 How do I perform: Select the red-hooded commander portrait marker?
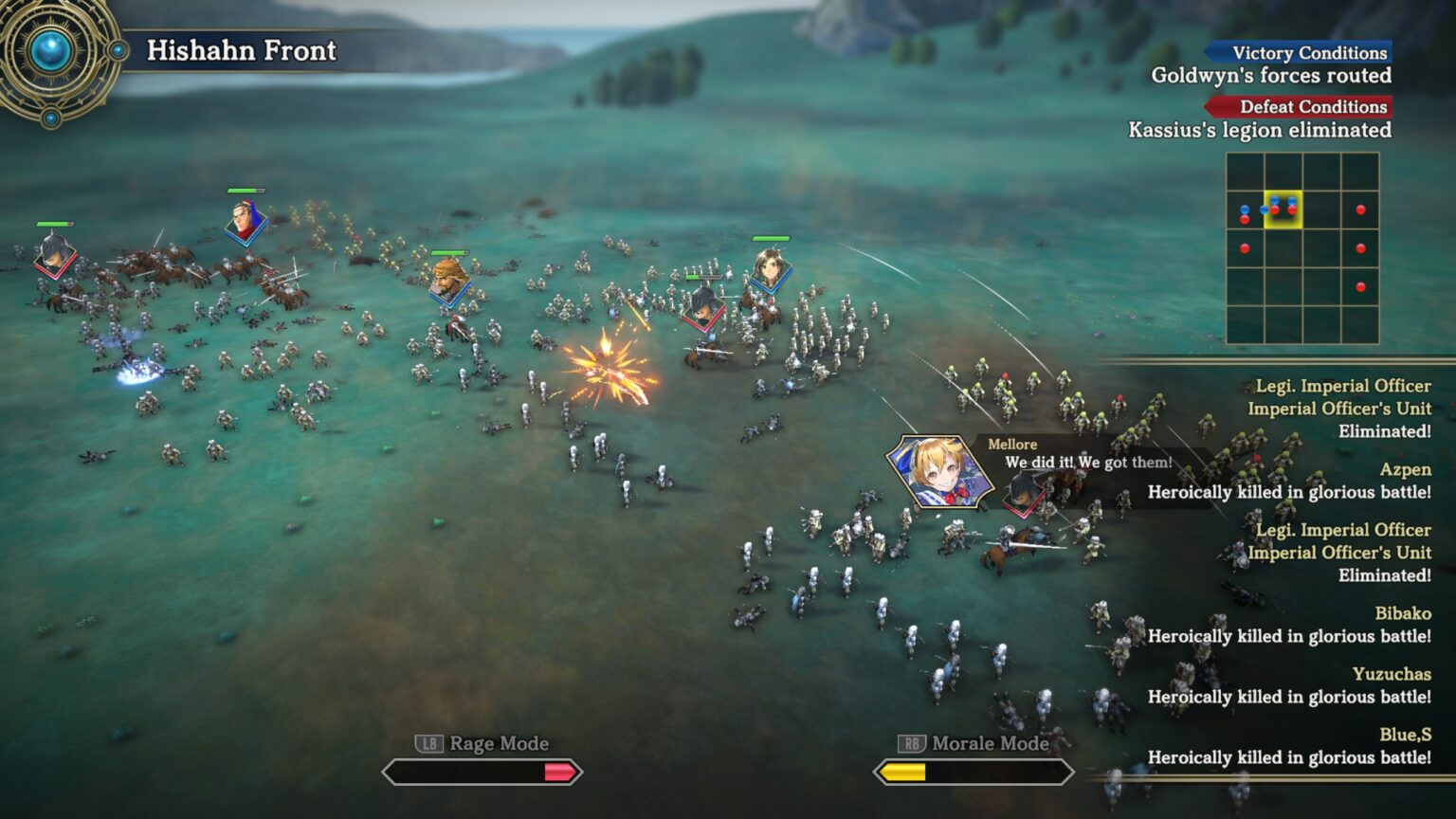[x=246, y=222]
